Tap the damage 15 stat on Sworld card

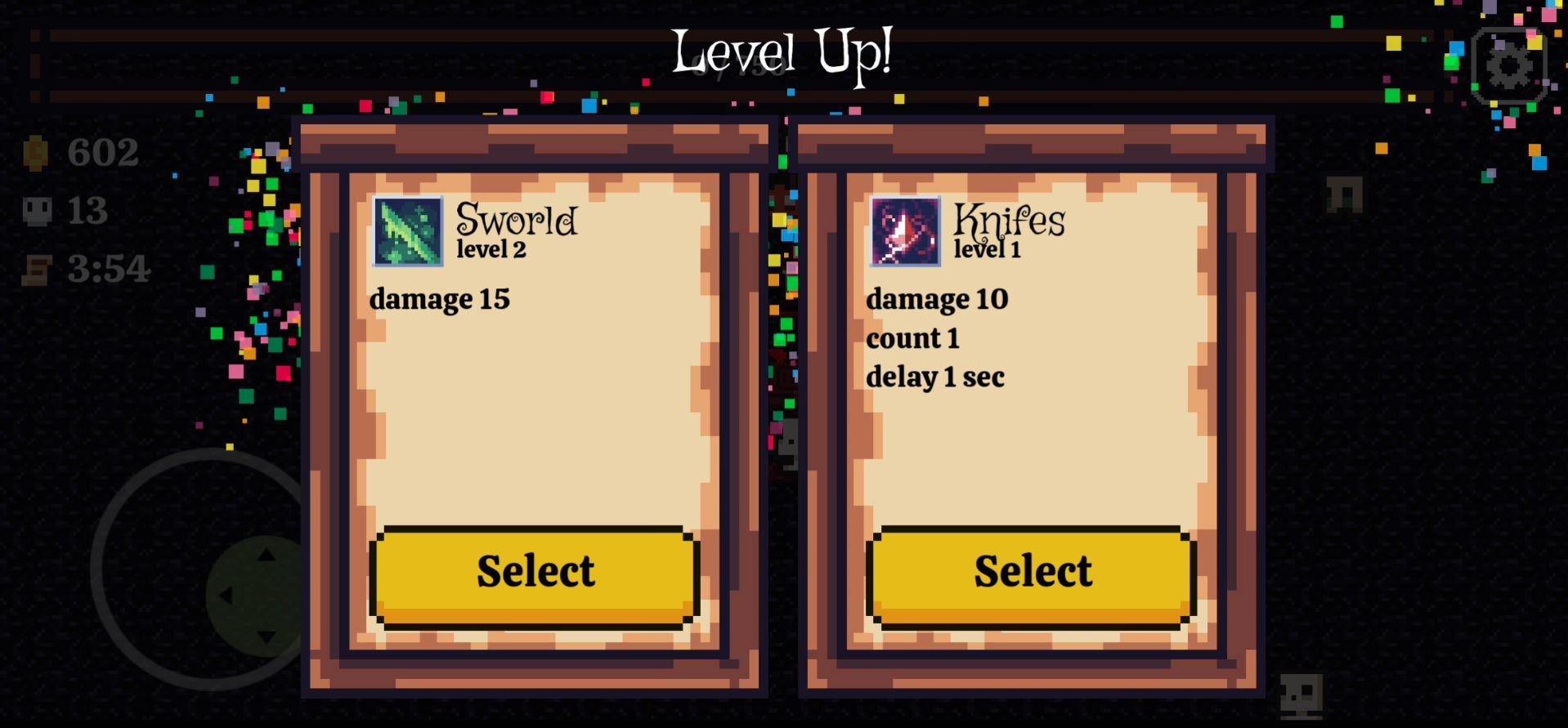[x=439, y=299]
